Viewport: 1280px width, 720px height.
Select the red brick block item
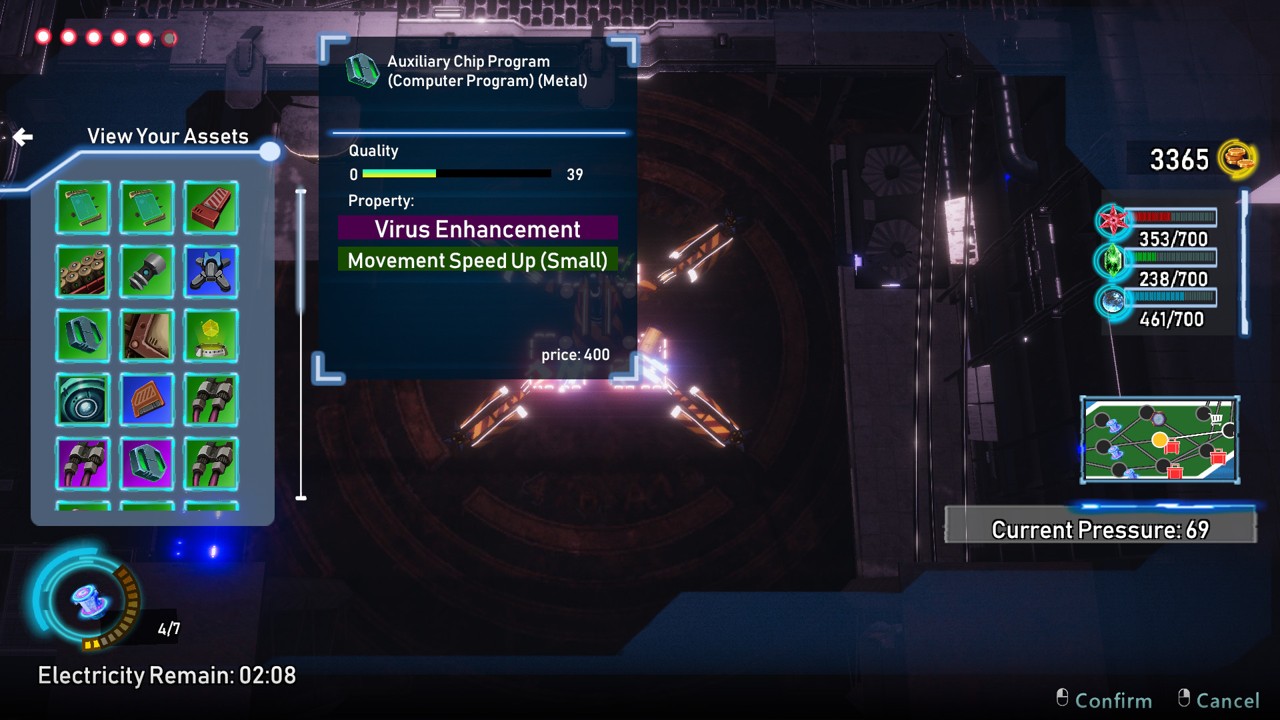click(211, 208)
